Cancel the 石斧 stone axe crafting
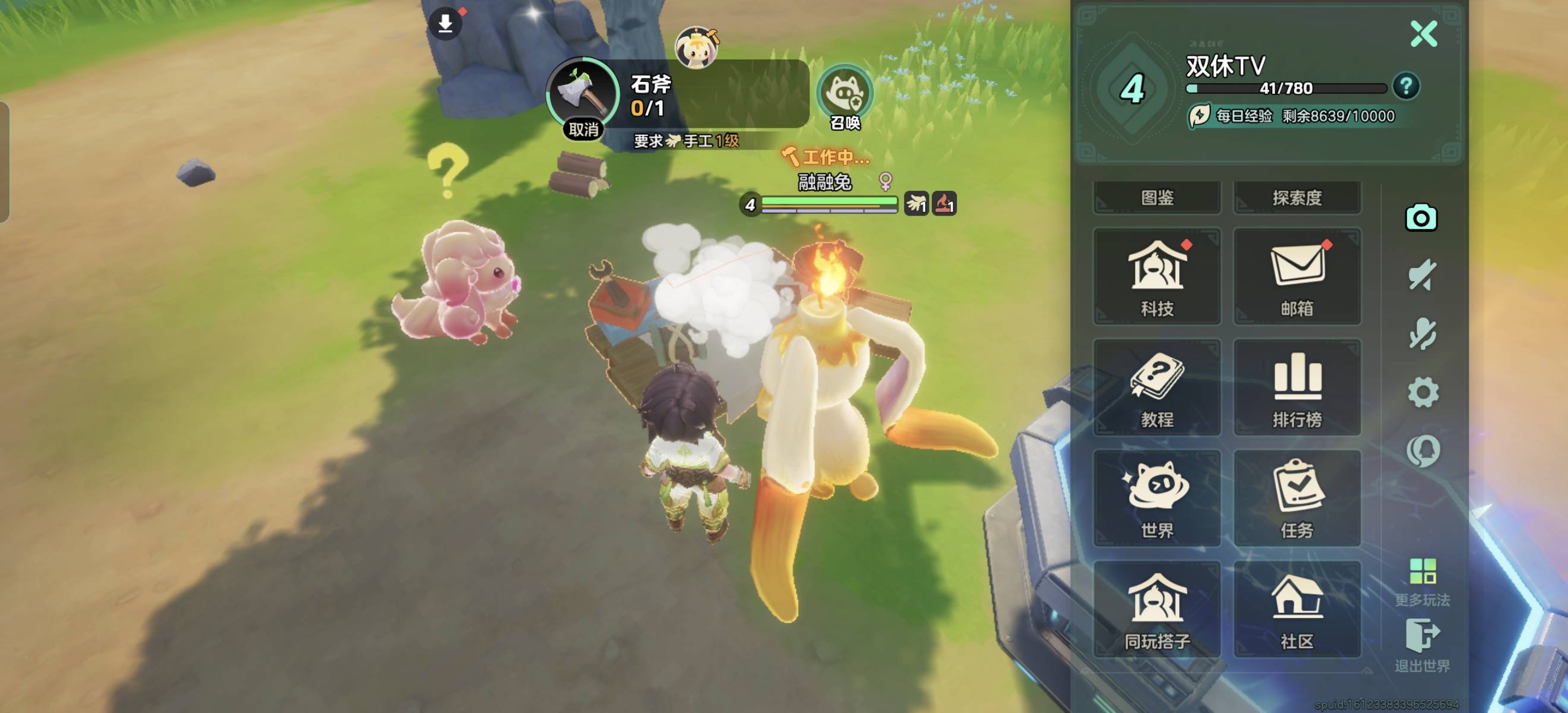Image resolution: width=1568 pixels, height=713 pixels. 583,129
